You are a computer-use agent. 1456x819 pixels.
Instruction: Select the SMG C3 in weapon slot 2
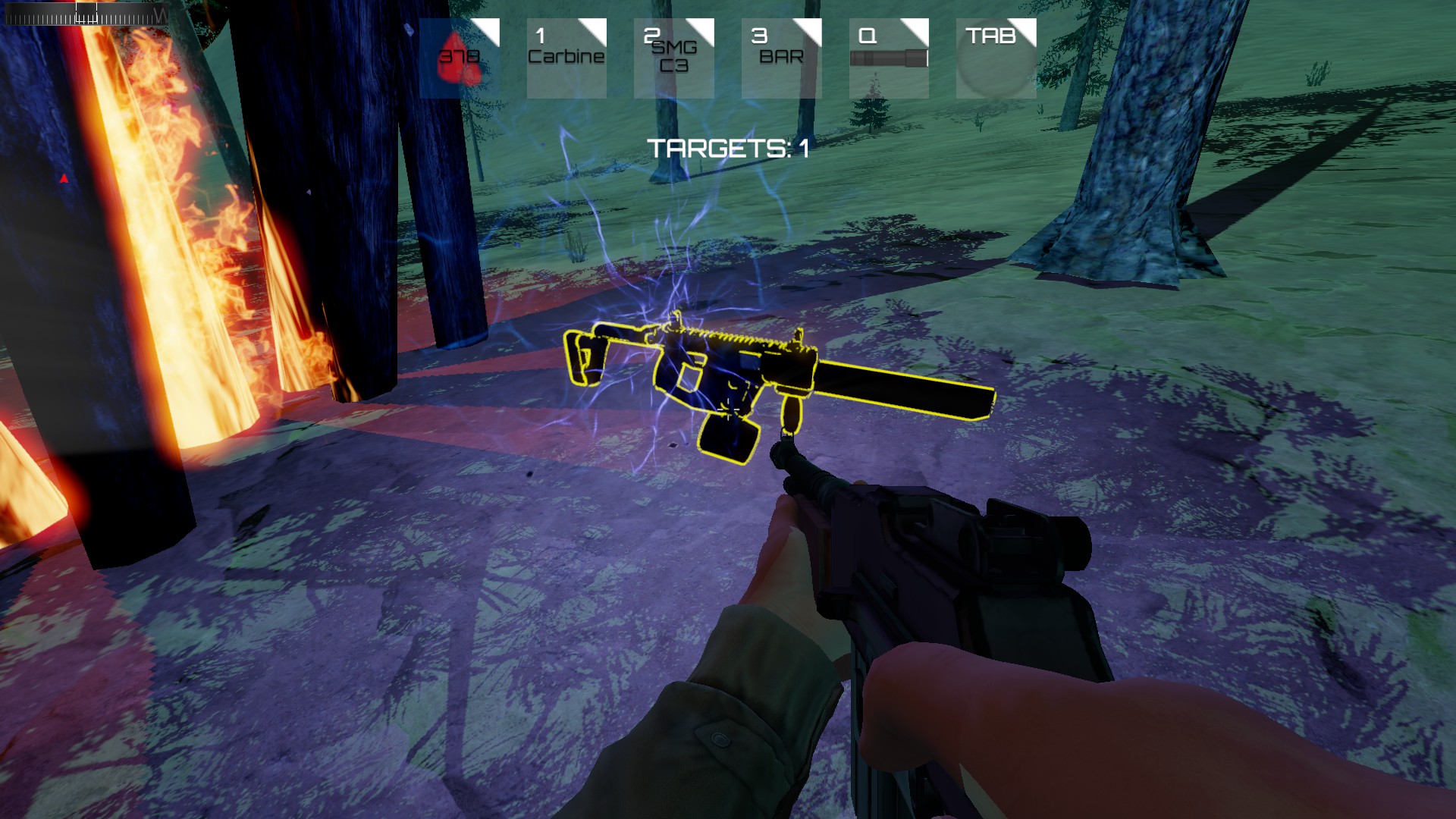674,57
